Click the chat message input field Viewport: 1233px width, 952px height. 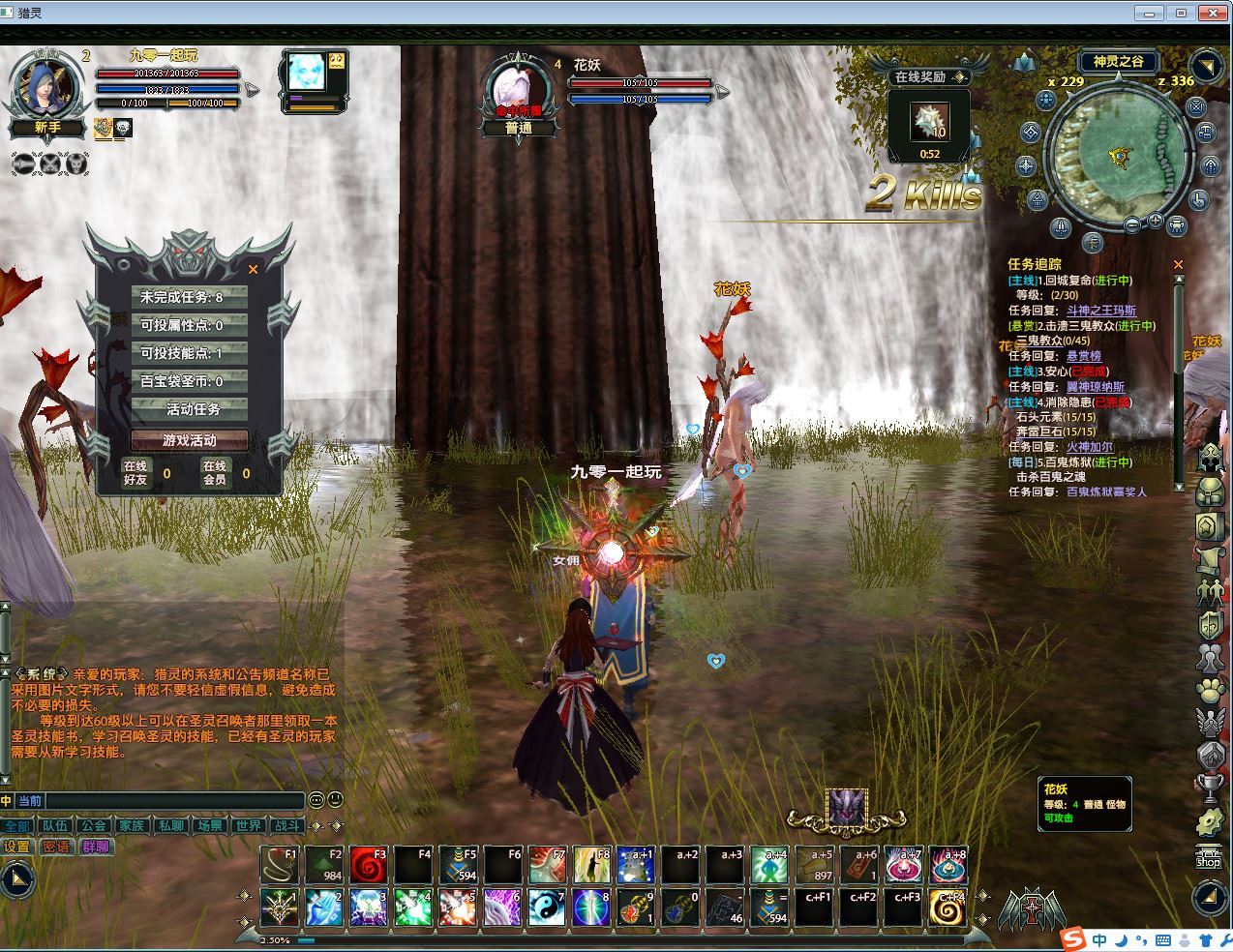coord(174,801)
